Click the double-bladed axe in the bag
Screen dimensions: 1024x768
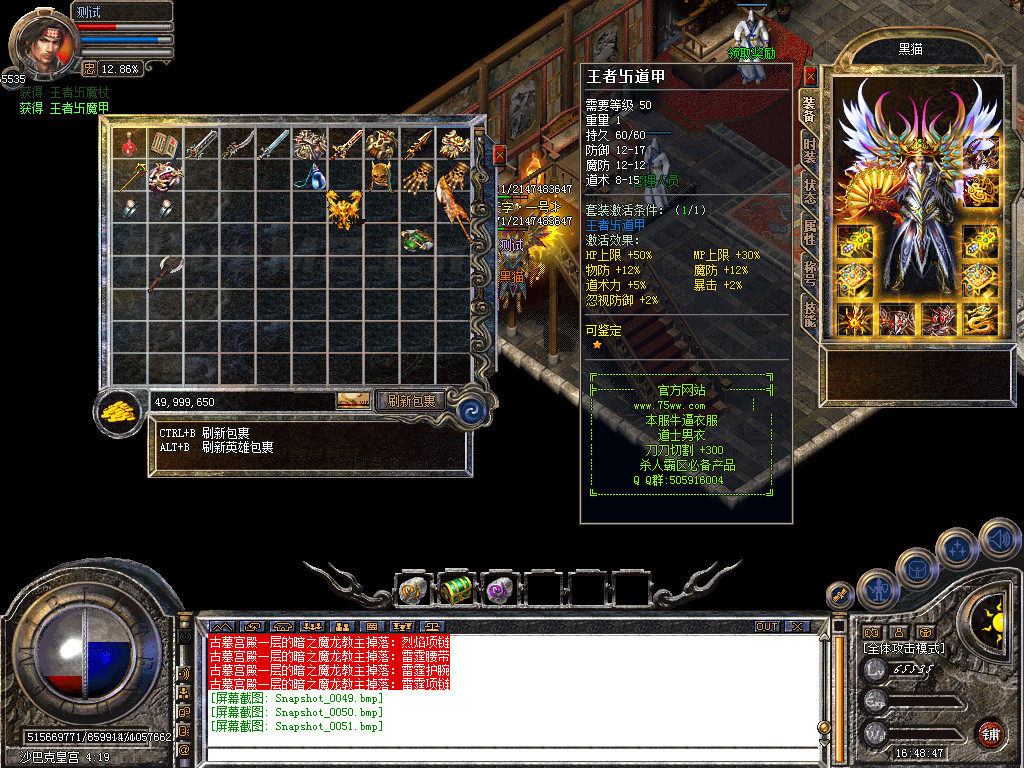point(162,273)
